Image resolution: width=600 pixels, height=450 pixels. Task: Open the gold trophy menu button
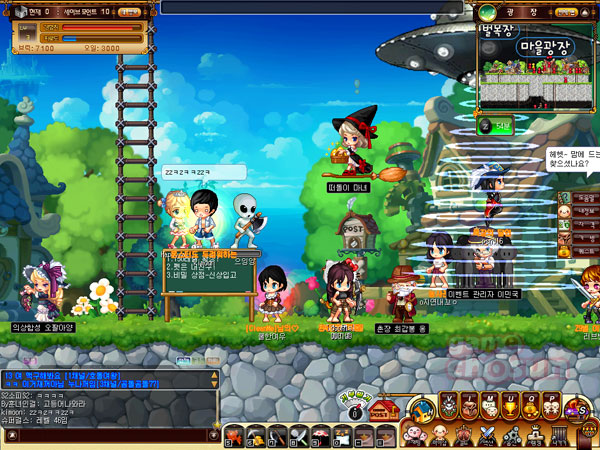[x=509, y=405]
